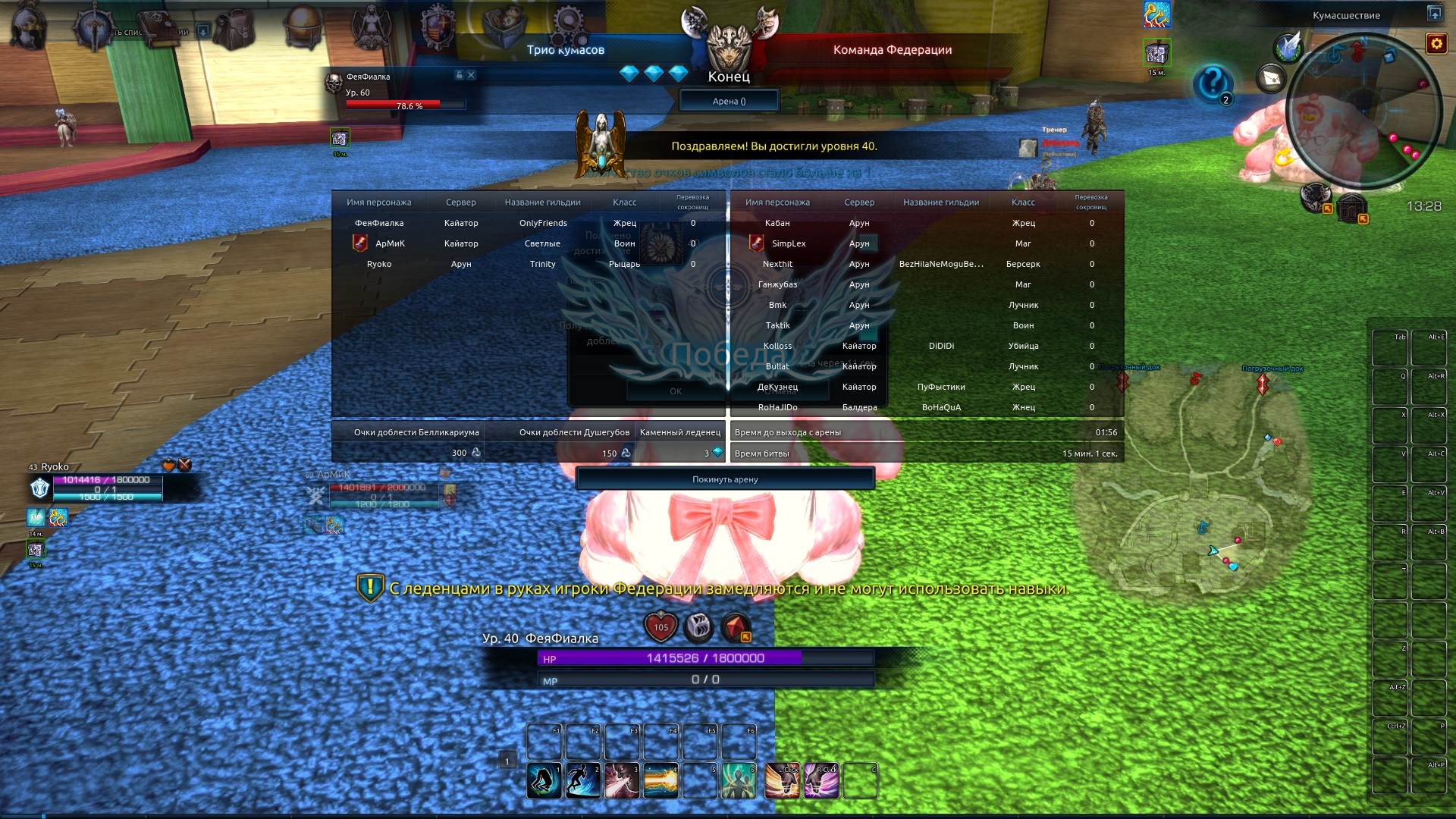The image size is (1456, 819).
Task: Open the red gear settings button
Action: [x=1436, y=44]
